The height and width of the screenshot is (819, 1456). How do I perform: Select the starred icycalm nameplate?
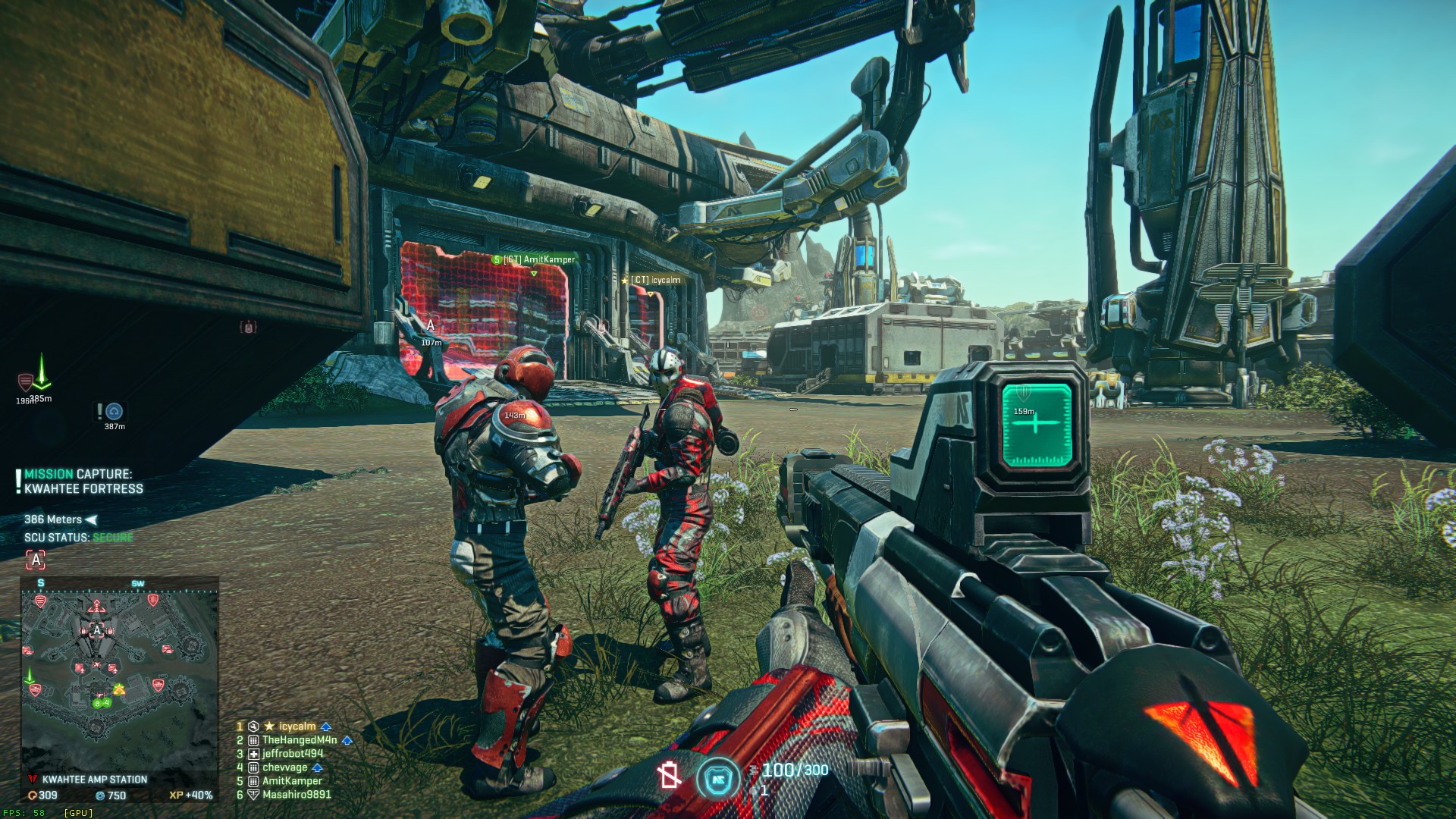(x=652, y=280)
